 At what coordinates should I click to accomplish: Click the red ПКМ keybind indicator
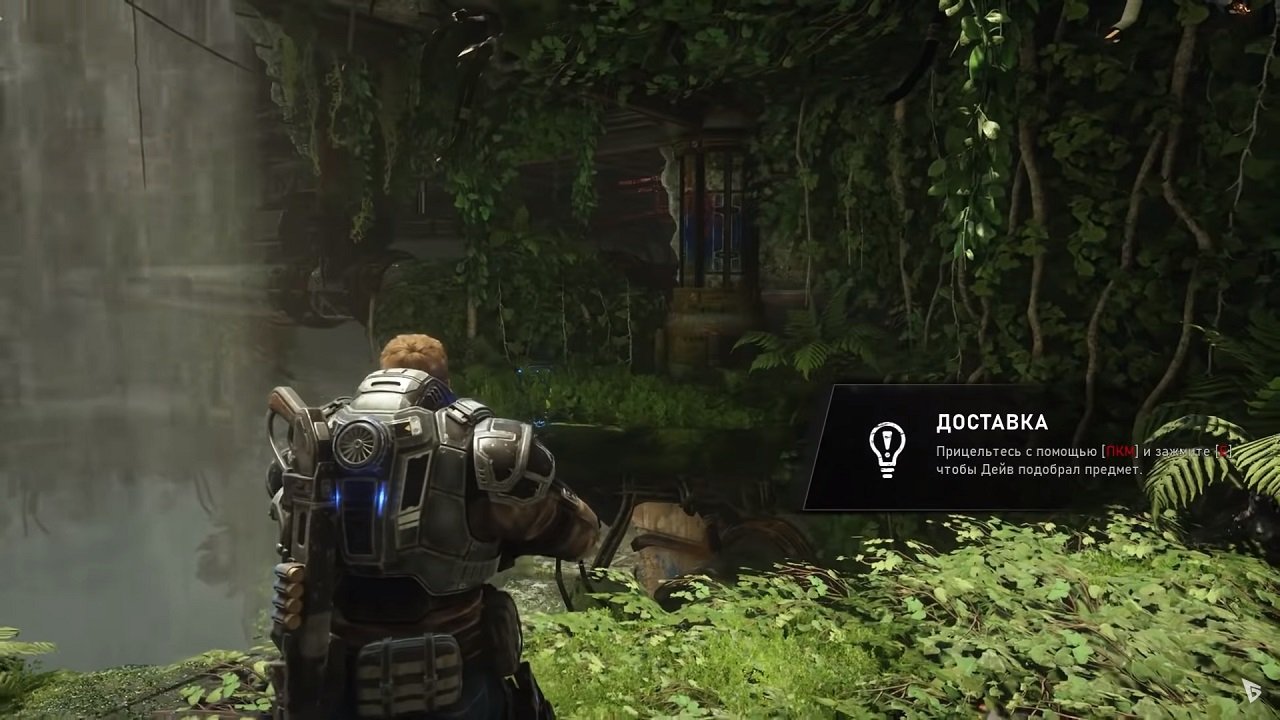click(1120, 453)
